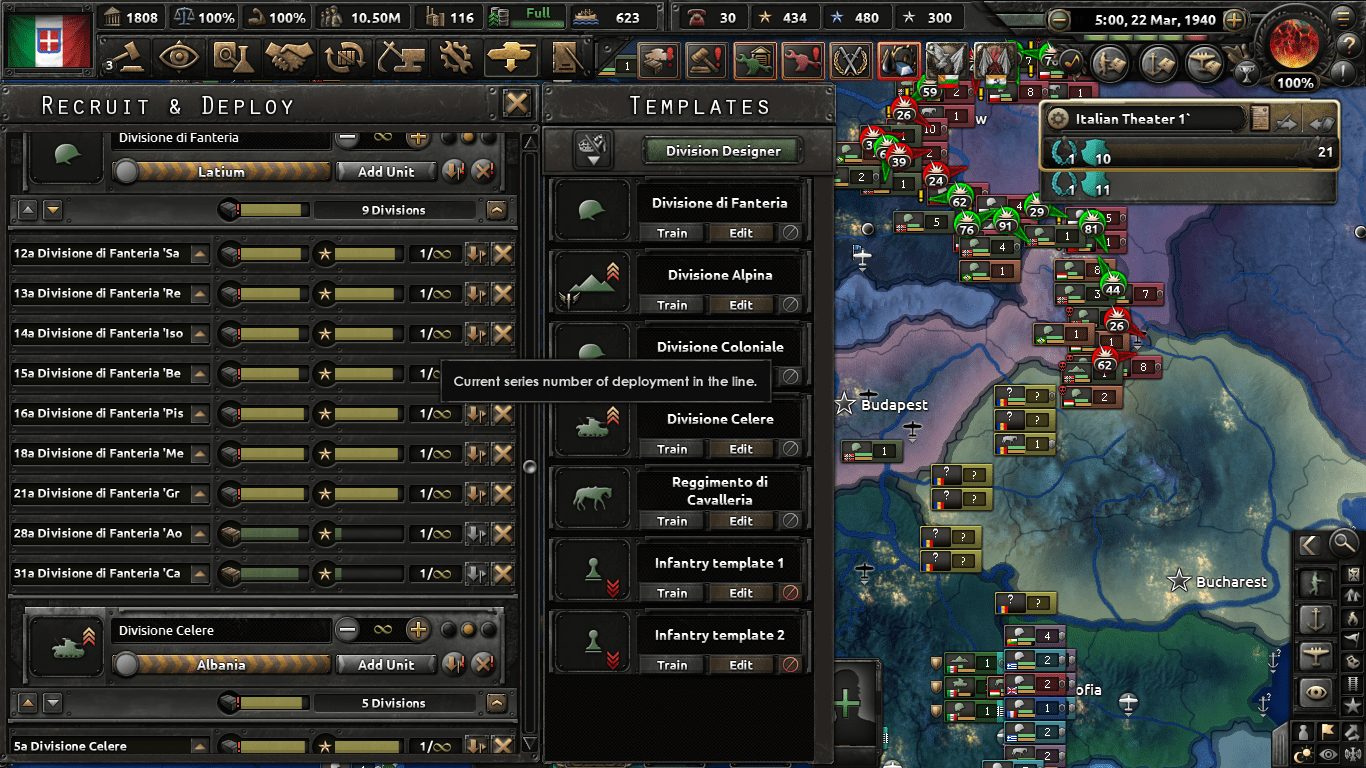Collapse the 9 Divisions infantry deployment list
Screen dimensions: 1366x768
point(497,210)
